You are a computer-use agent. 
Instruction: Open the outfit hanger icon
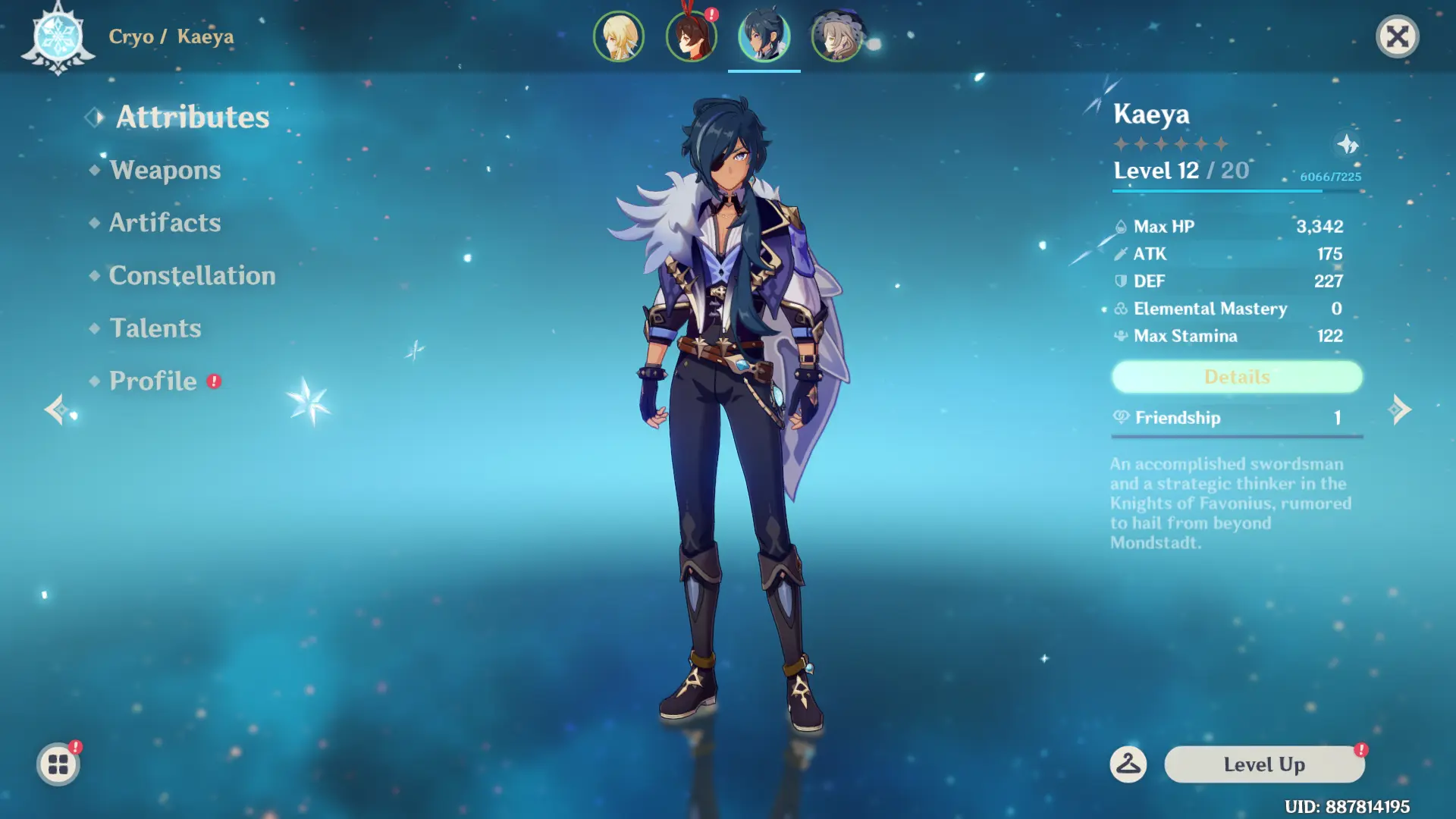tap(1128, 764)
